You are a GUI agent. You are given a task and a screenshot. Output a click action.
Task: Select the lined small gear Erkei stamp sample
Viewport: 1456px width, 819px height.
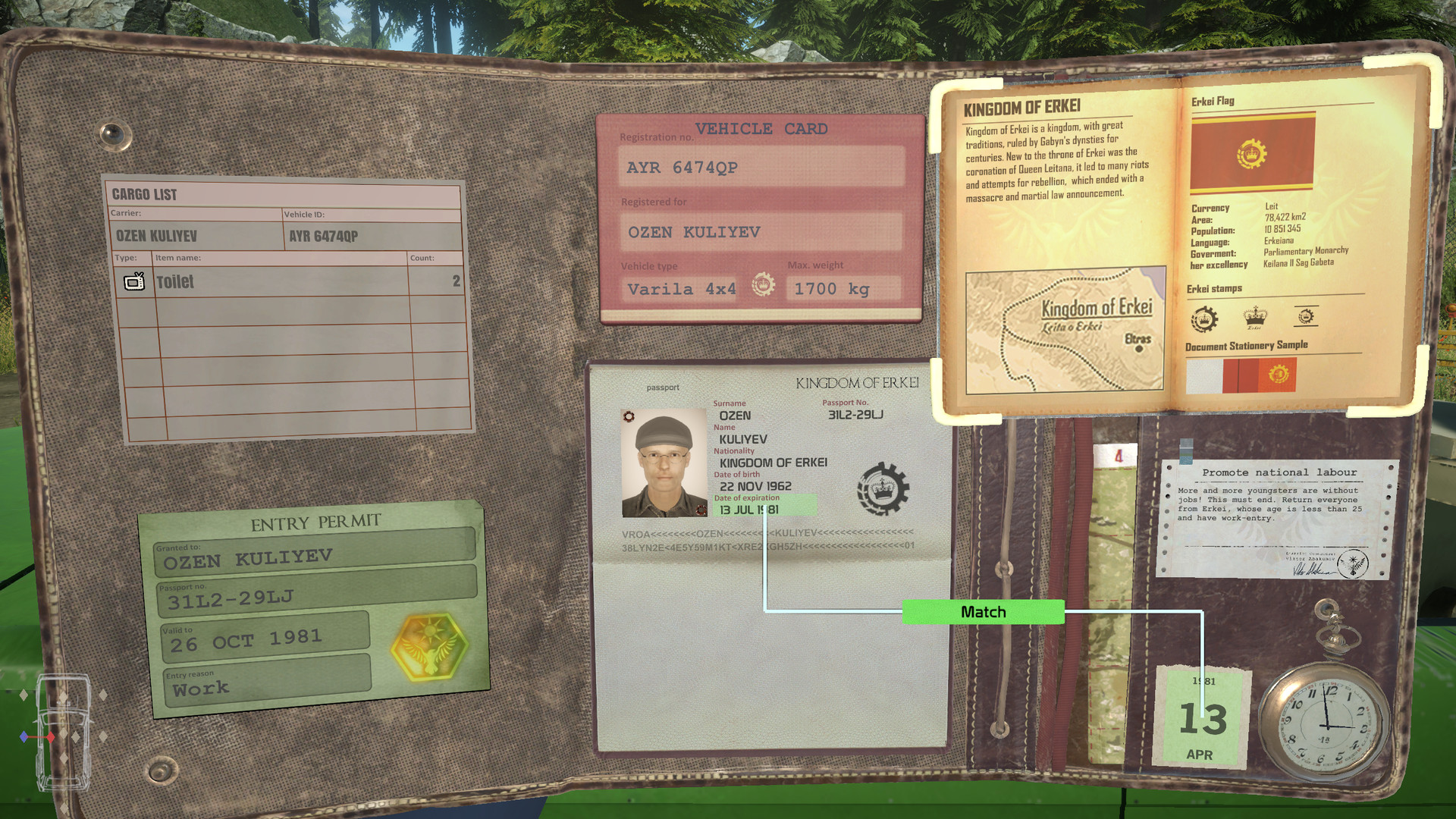[x=1307, y=316]
